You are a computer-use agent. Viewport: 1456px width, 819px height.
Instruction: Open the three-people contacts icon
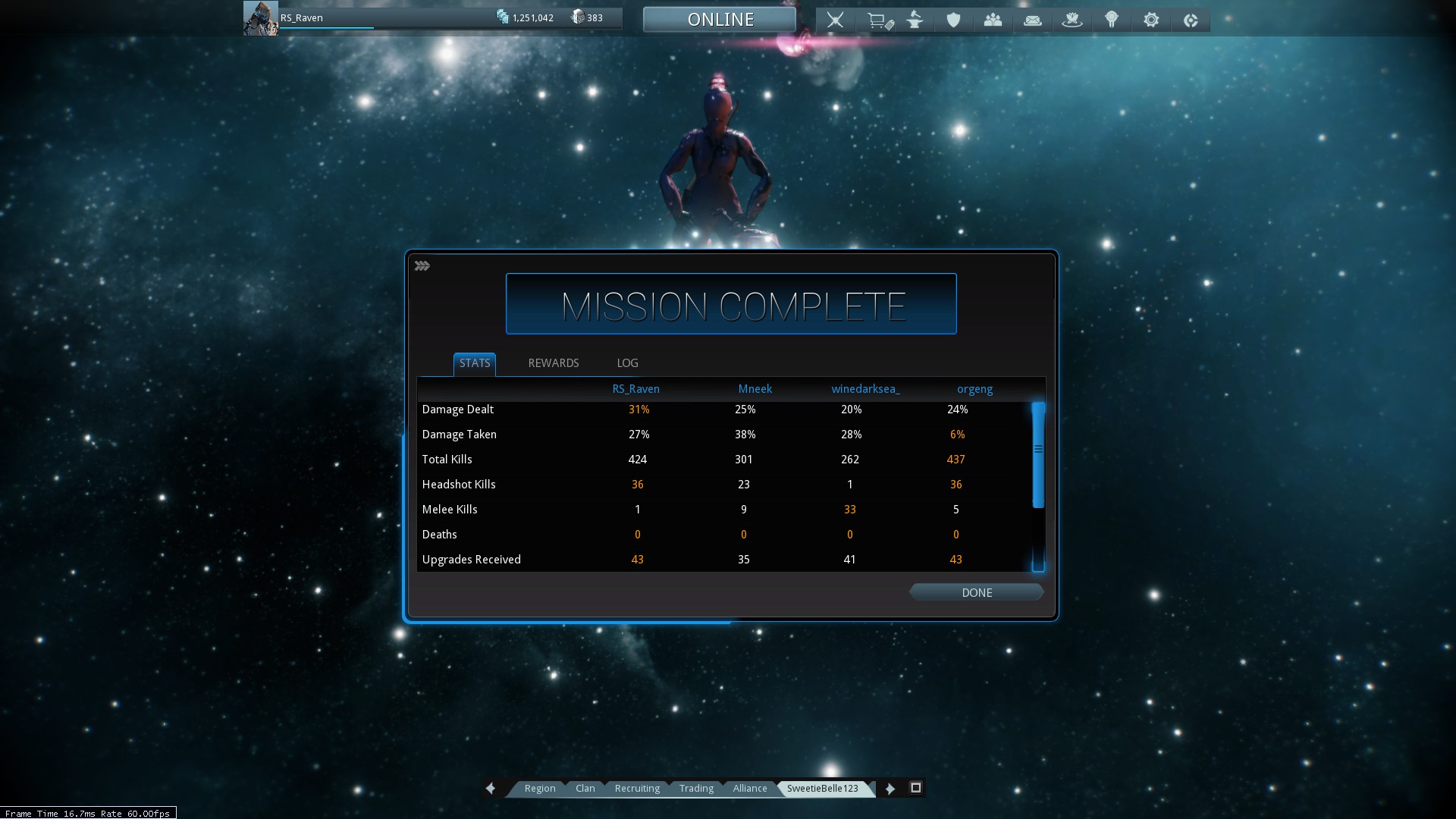pos(993,20)
